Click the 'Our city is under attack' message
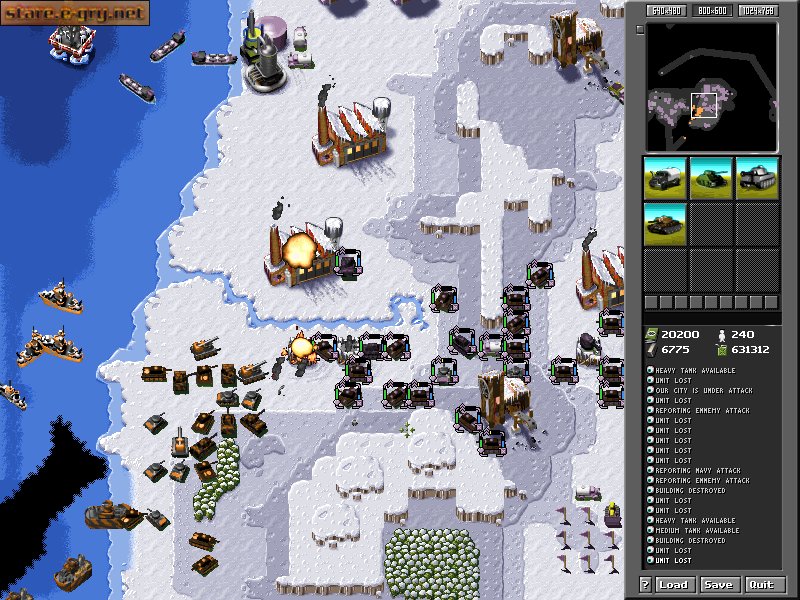Image resolution: width=800 pixels, height=600 pixels. coord(705,391)
